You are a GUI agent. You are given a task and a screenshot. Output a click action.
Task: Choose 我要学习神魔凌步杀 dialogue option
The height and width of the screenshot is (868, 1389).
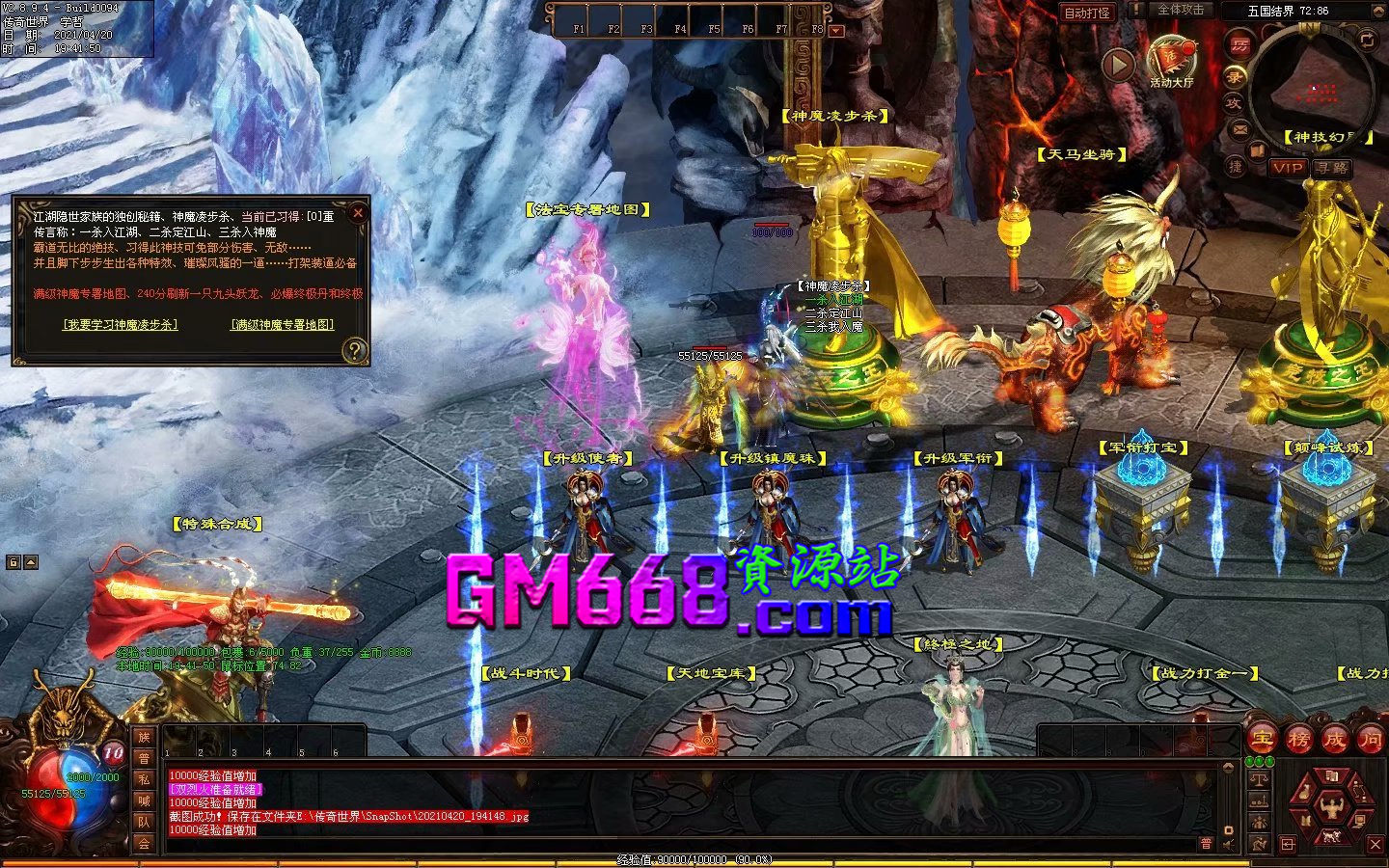[121, 325]
